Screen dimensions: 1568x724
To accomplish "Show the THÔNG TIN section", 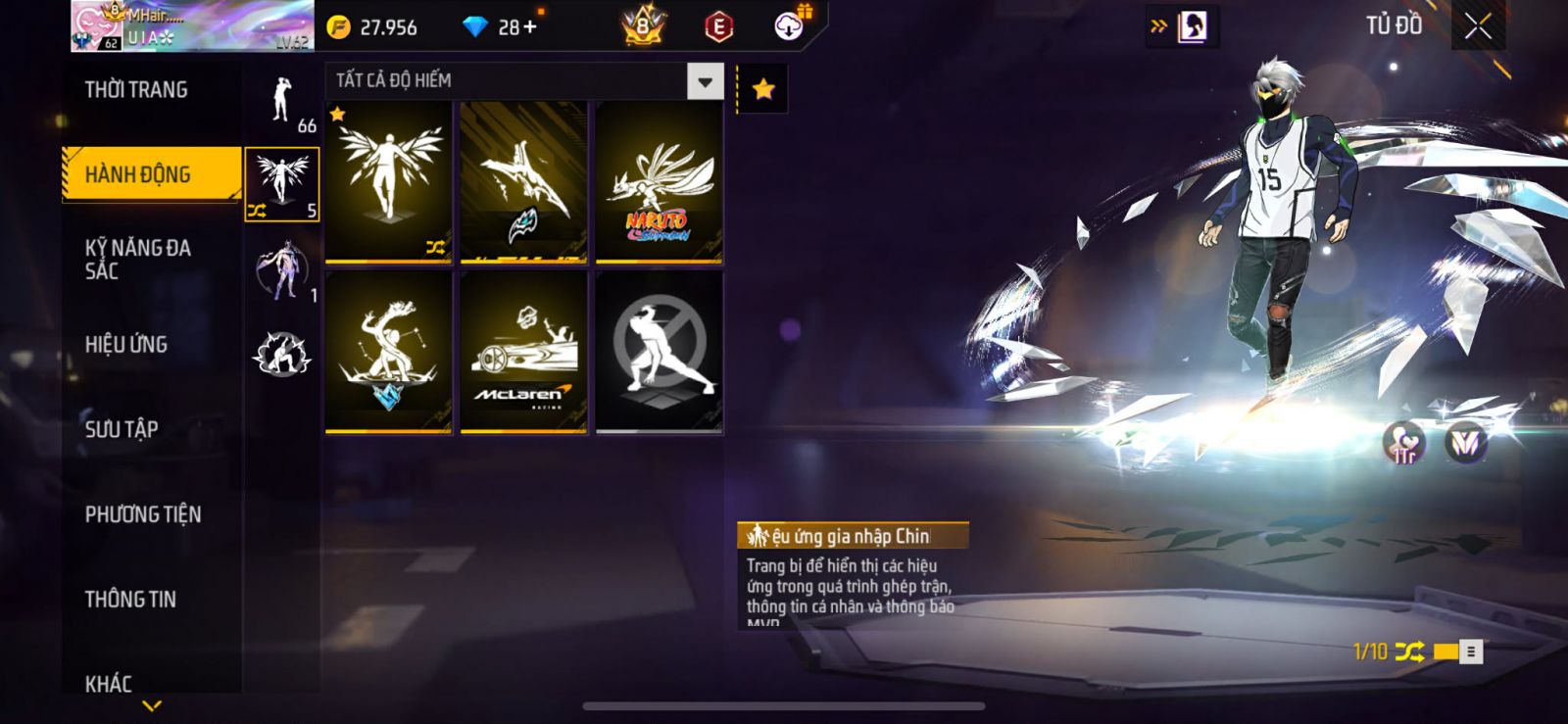I will point(130,599).
